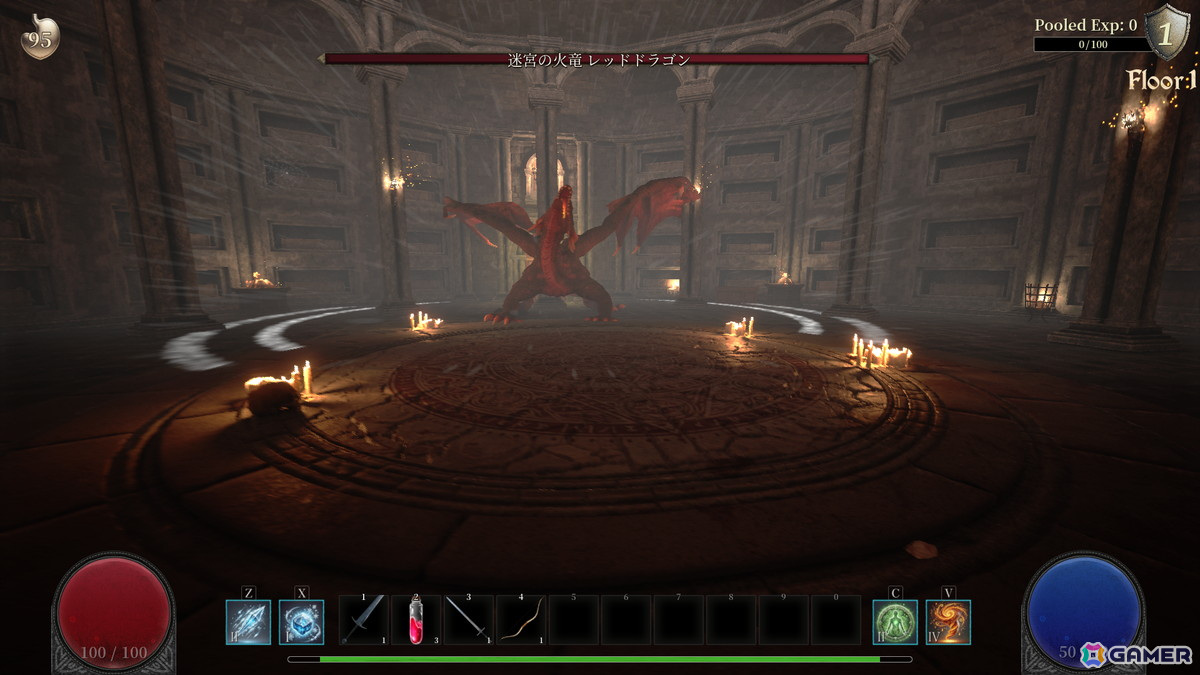Equip the thin sword in slot 3
The height and width of the screenshot is (675, 1200).
tap(469, 620)
